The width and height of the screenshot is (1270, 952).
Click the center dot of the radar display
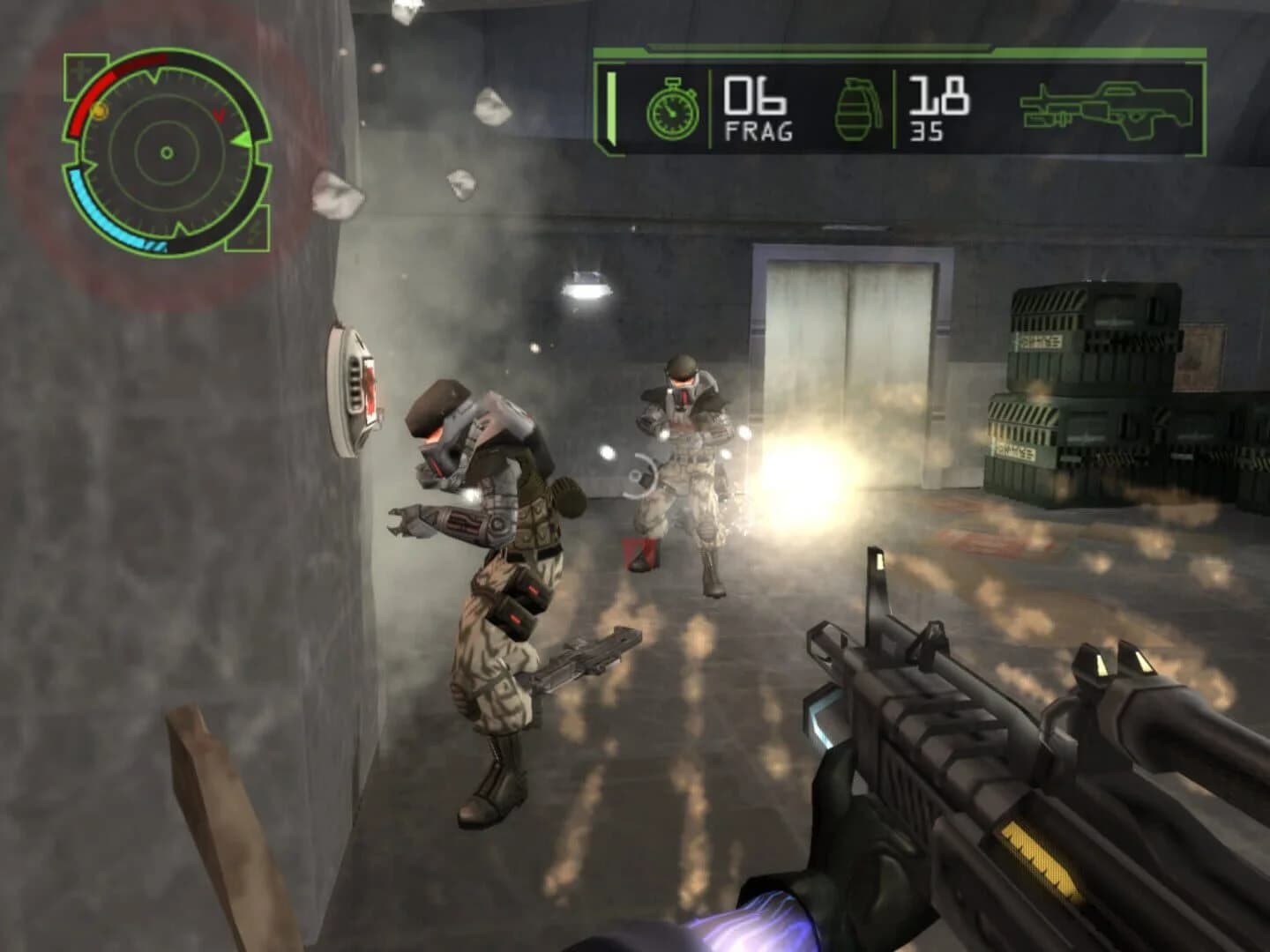pos(167,152)
